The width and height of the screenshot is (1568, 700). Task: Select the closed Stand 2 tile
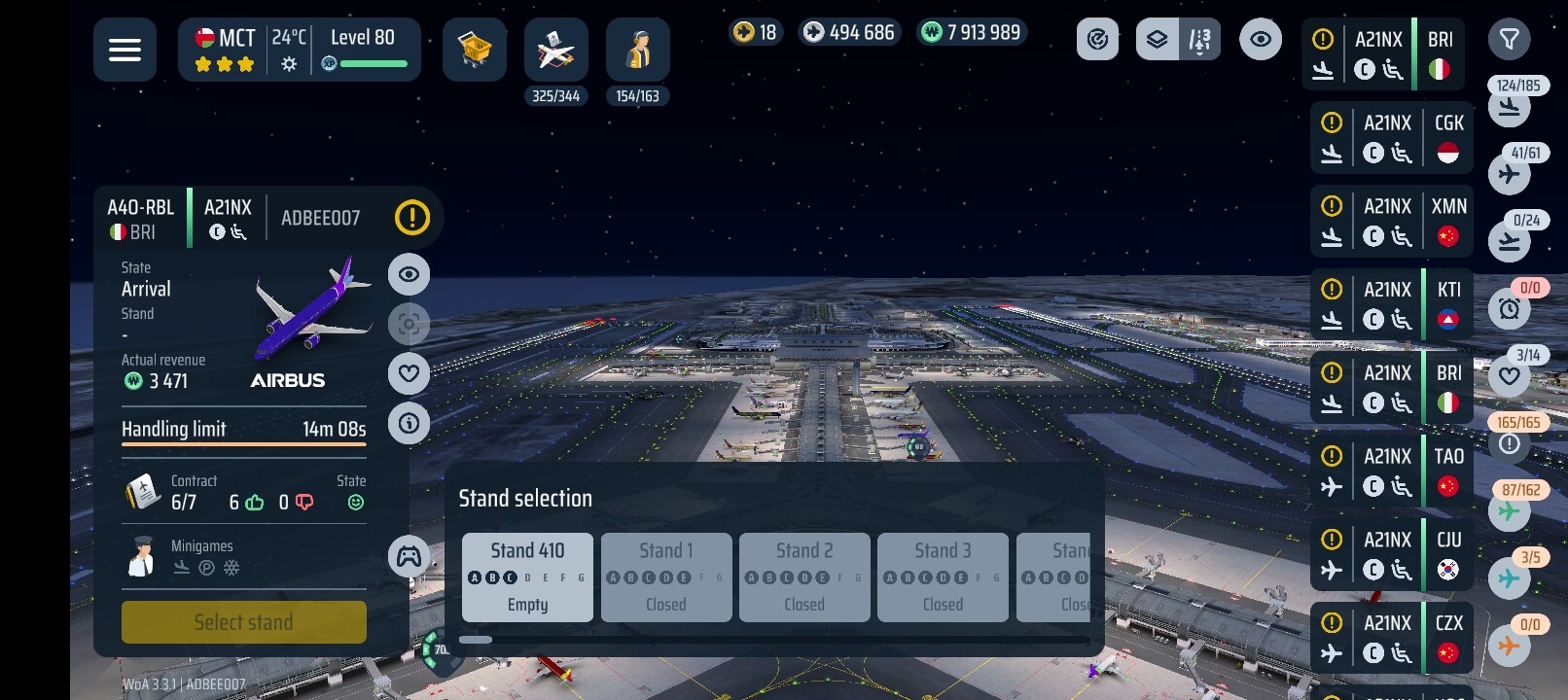[x=804, y=577]
